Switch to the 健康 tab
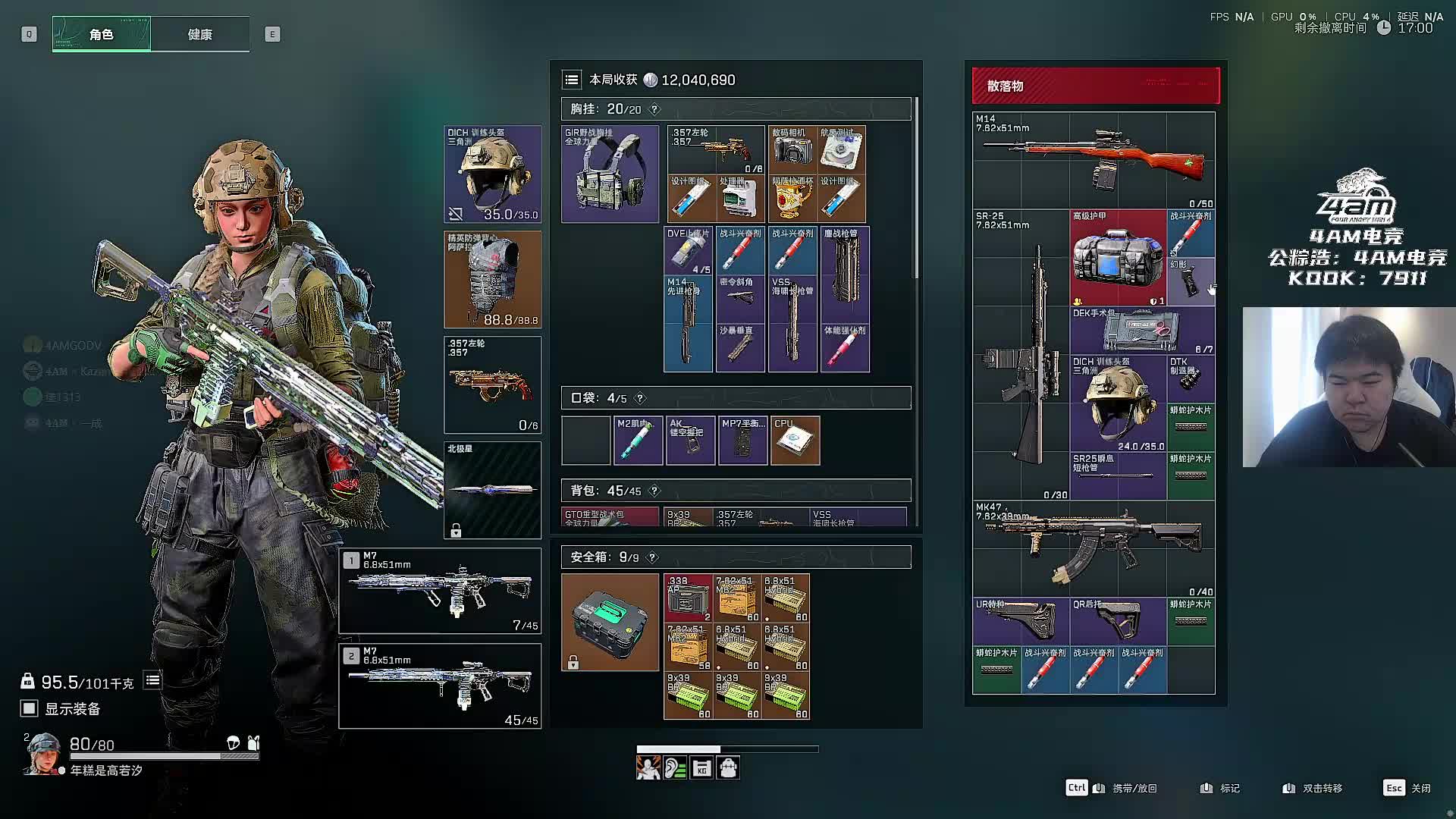 pyautogui.click(x=200, y=34)
